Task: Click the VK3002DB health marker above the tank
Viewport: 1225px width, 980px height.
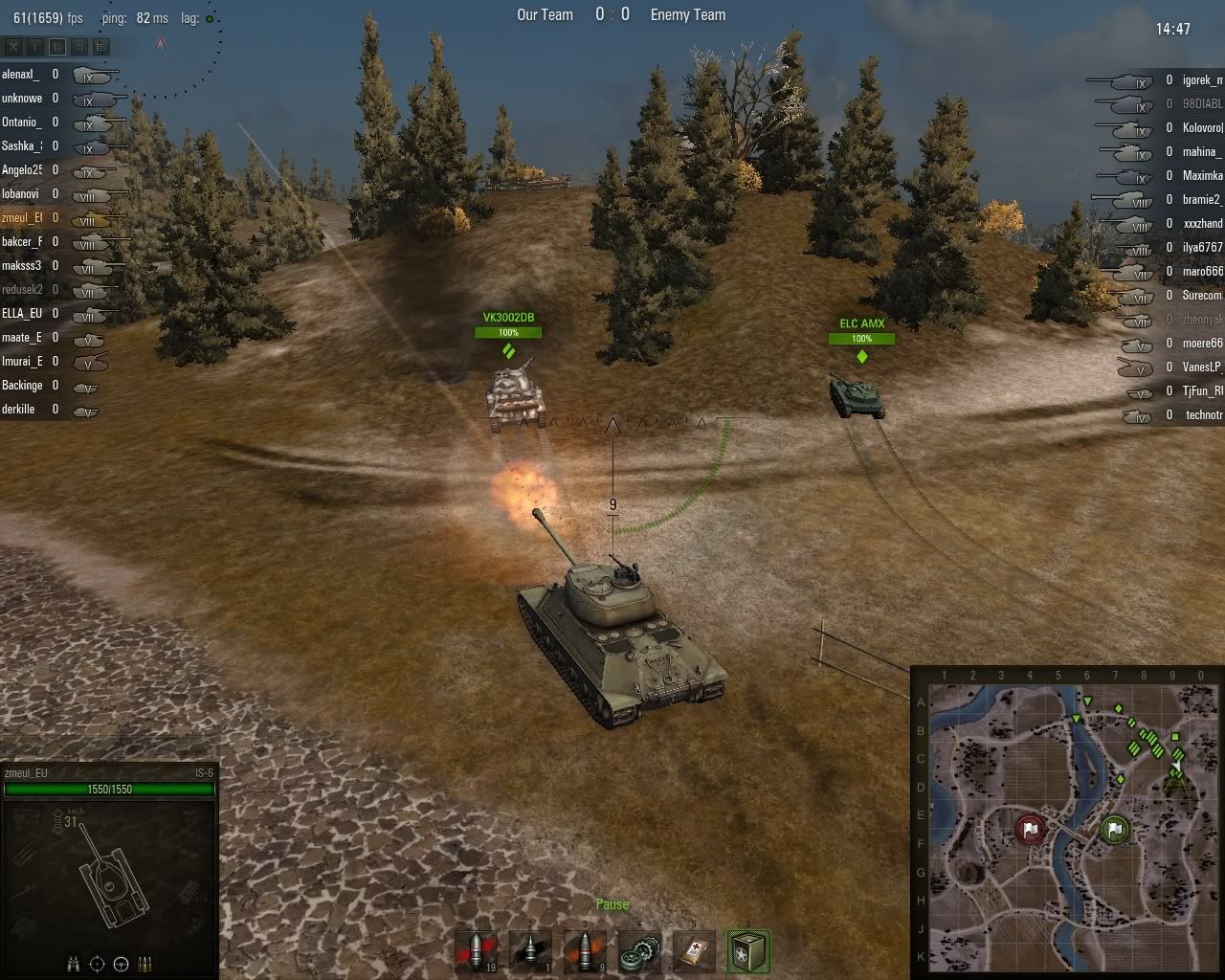Action: point(508,333)
